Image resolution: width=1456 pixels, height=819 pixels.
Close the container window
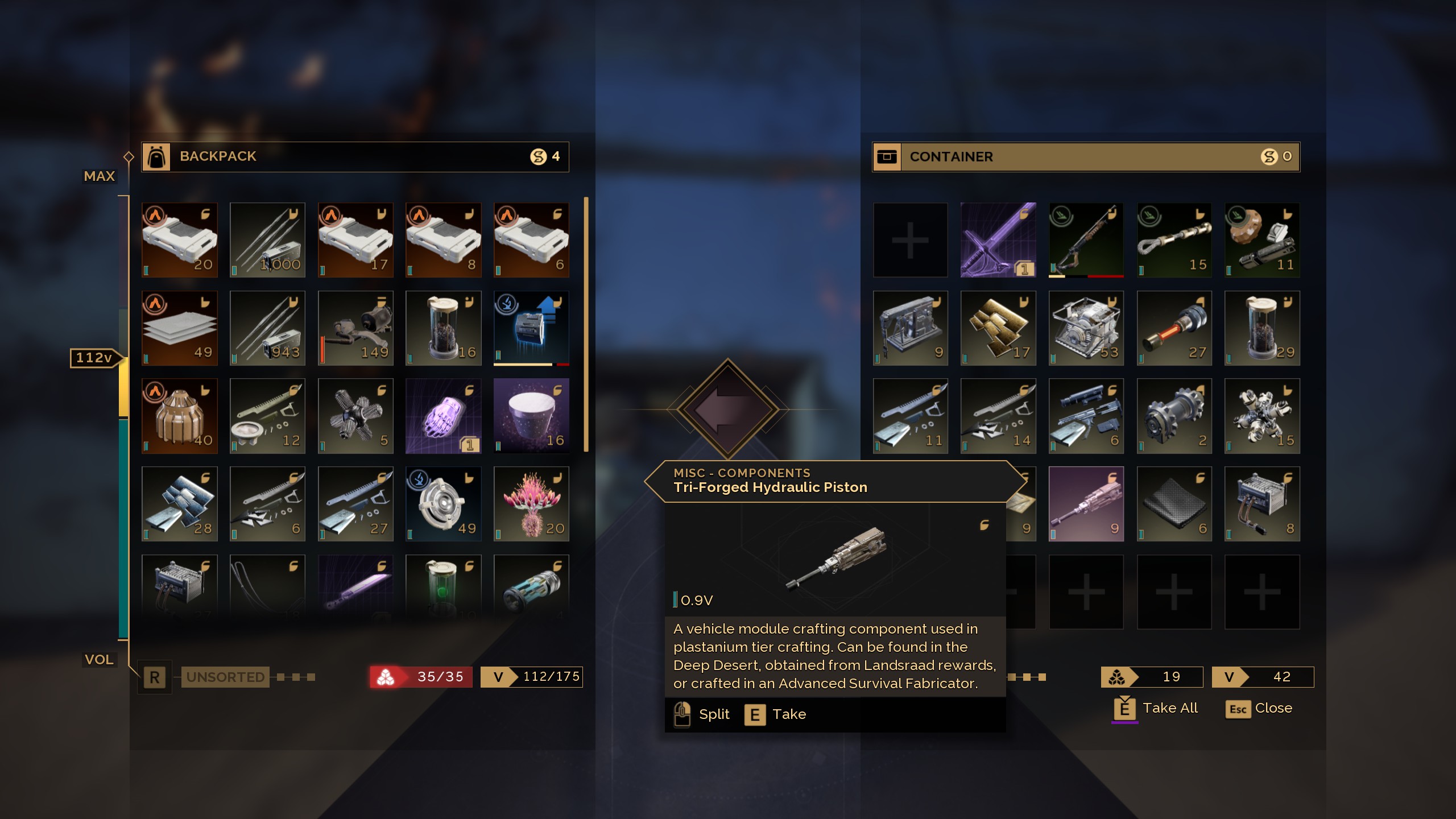[1259, 709]
